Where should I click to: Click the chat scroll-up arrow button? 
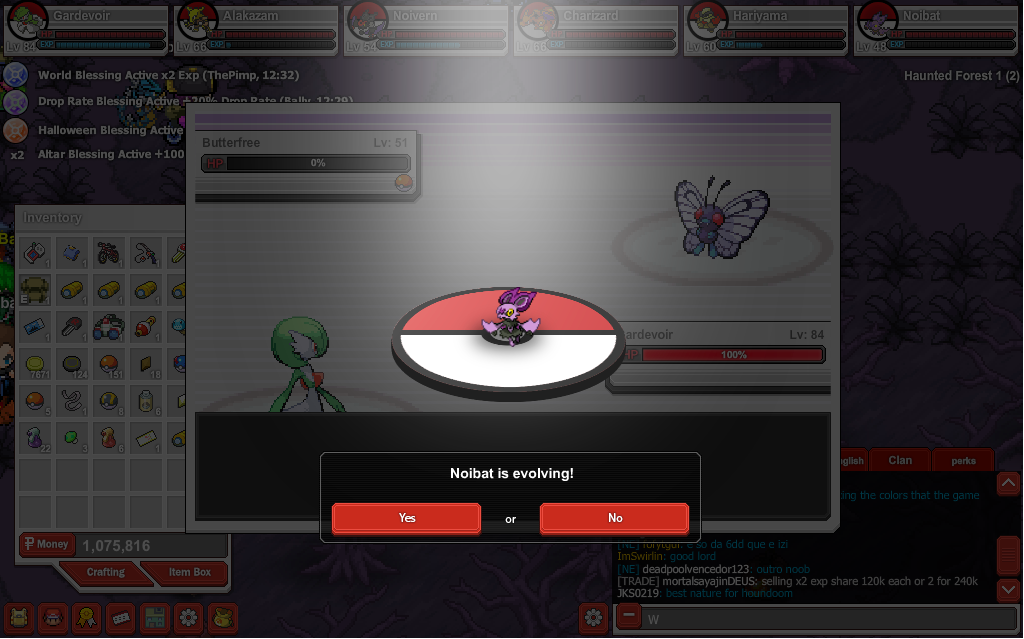(x=1008, y=484)
